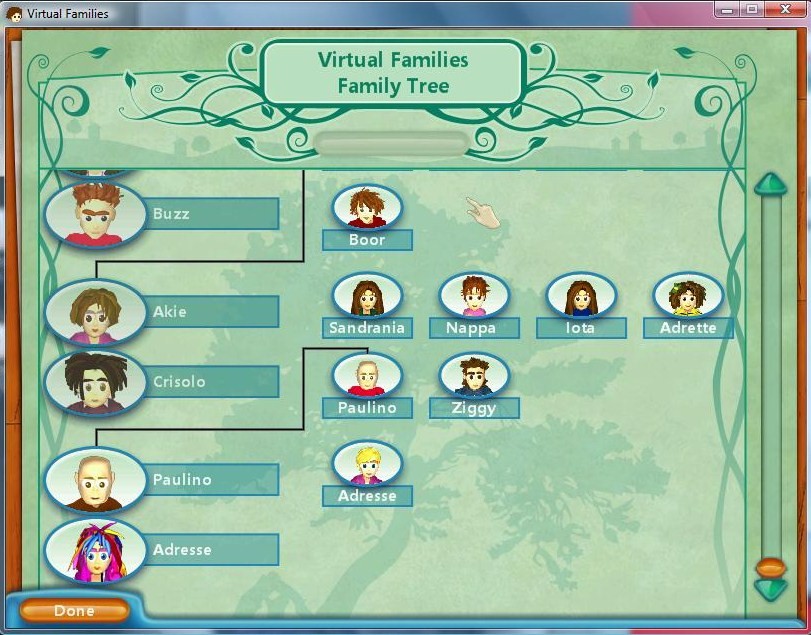Click the scrollbar's down arrow
Image resolution: width=811 pixels, height=635 pixels.
[x=771, y=590]
